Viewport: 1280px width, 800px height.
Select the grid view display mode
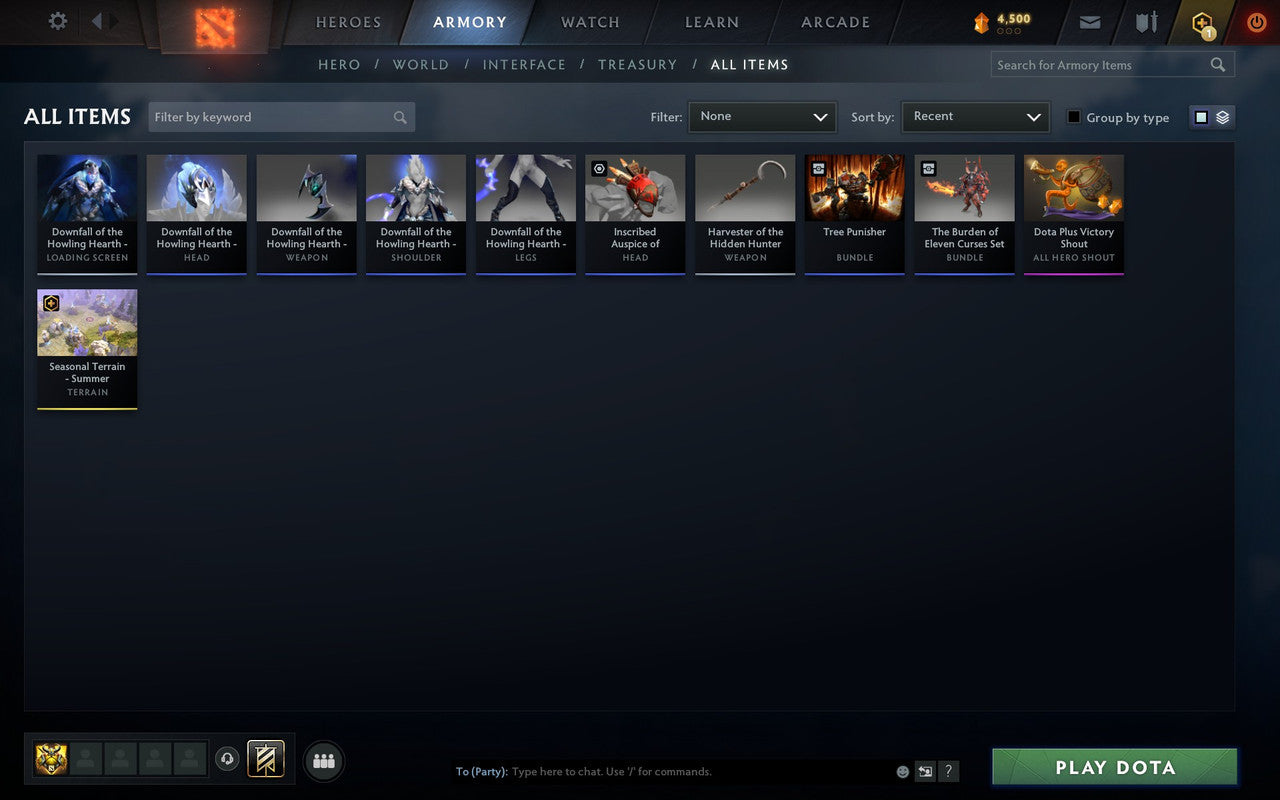point(1201,116)
